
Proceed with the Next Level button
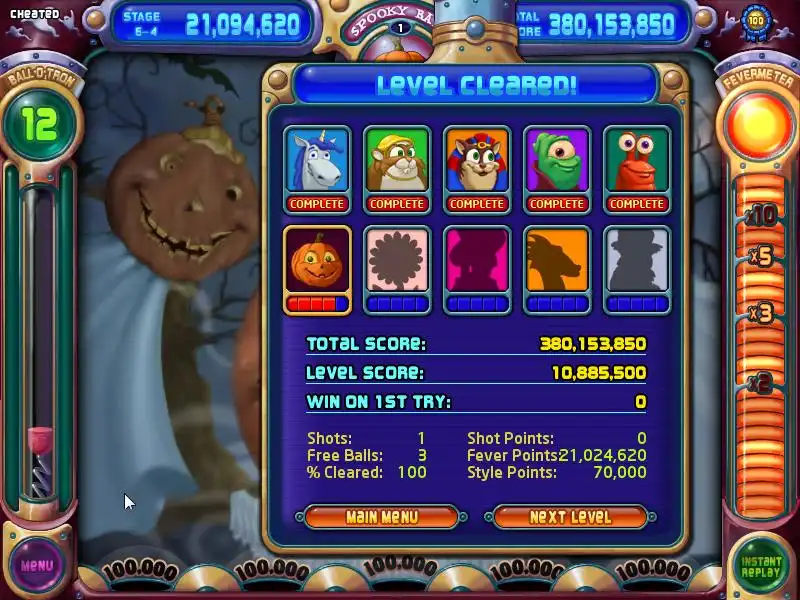click(570, 517)
